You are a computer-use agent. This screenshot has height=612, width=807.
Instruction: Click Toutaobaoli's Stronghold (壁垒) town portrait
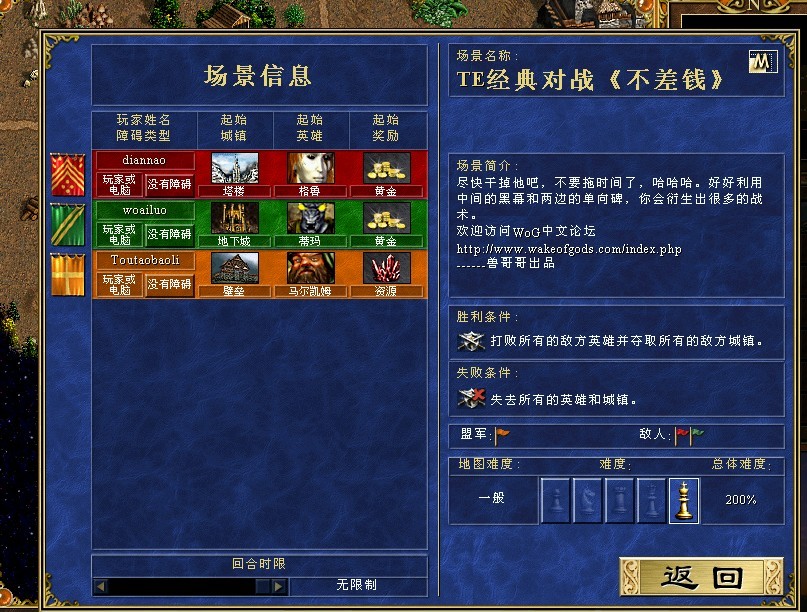pyautogui.click(x=235, y=268)
